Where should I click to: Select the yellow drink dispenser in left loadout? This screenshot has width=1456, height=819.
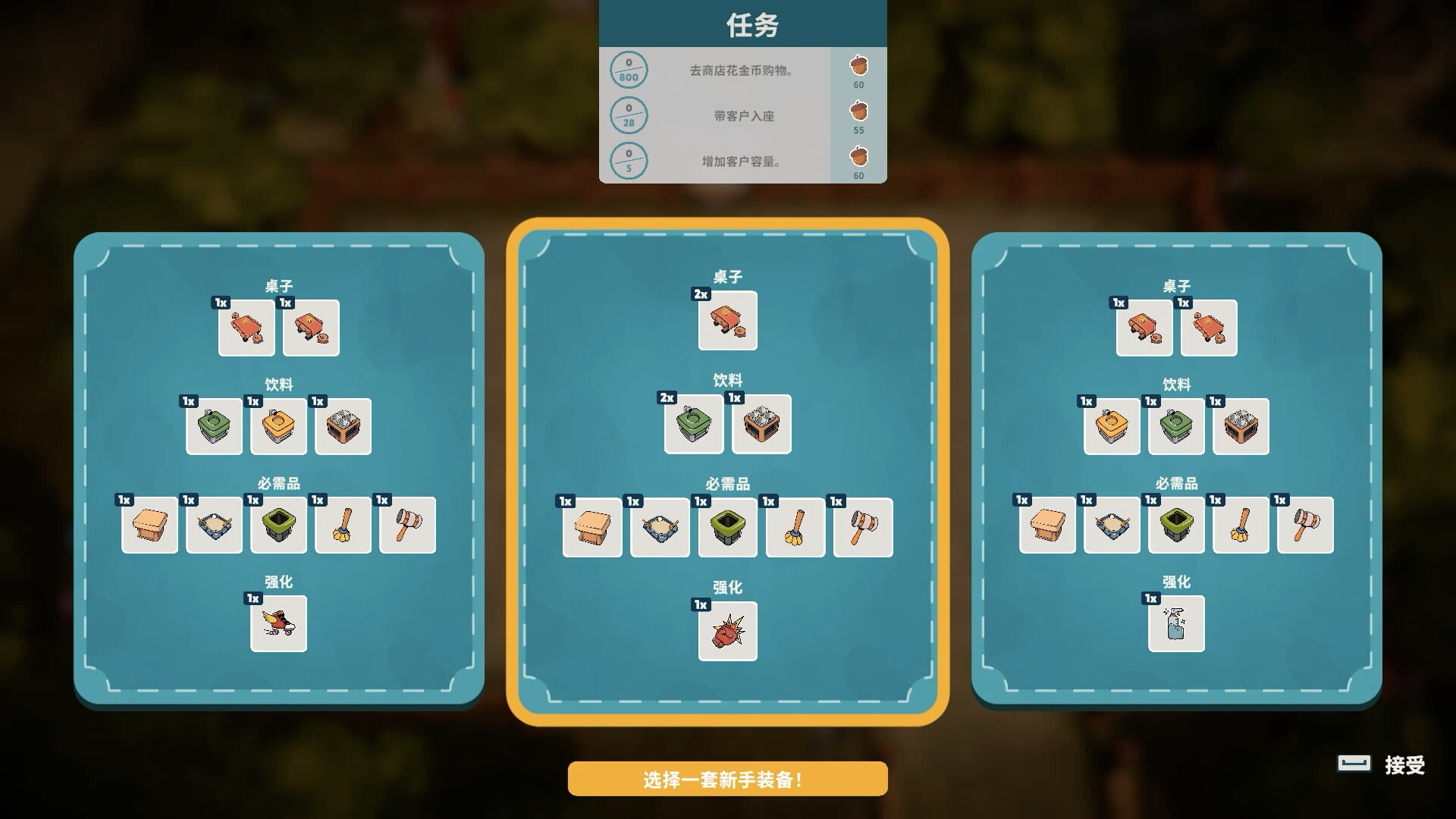pyautogui.click(x=278, y=426)
